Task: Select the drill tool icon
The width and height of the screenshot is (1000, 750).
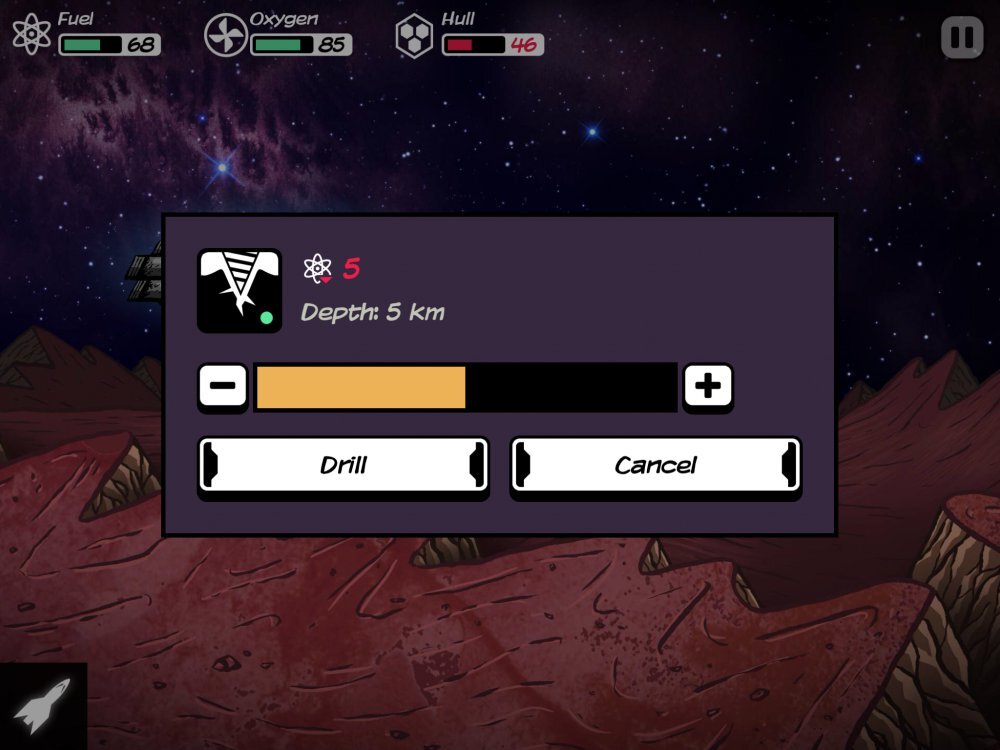Action: point(239,290)
